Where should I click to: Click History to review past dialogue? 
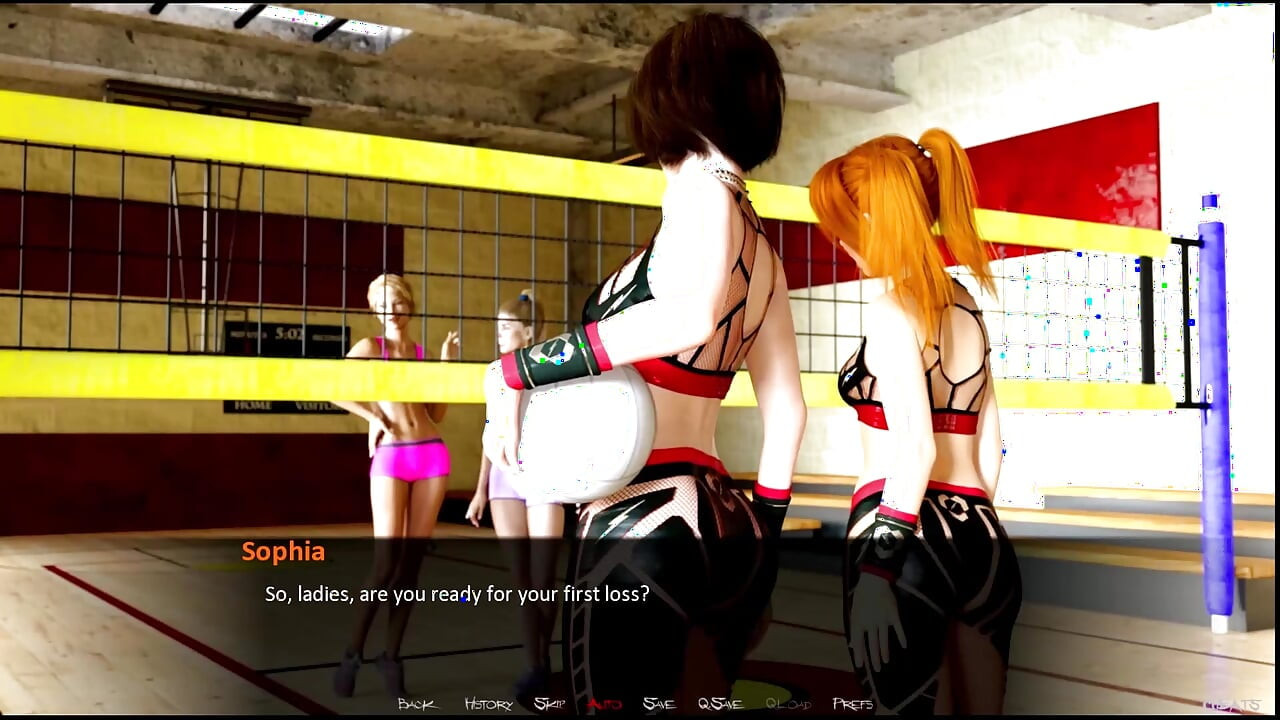[488, 703]
